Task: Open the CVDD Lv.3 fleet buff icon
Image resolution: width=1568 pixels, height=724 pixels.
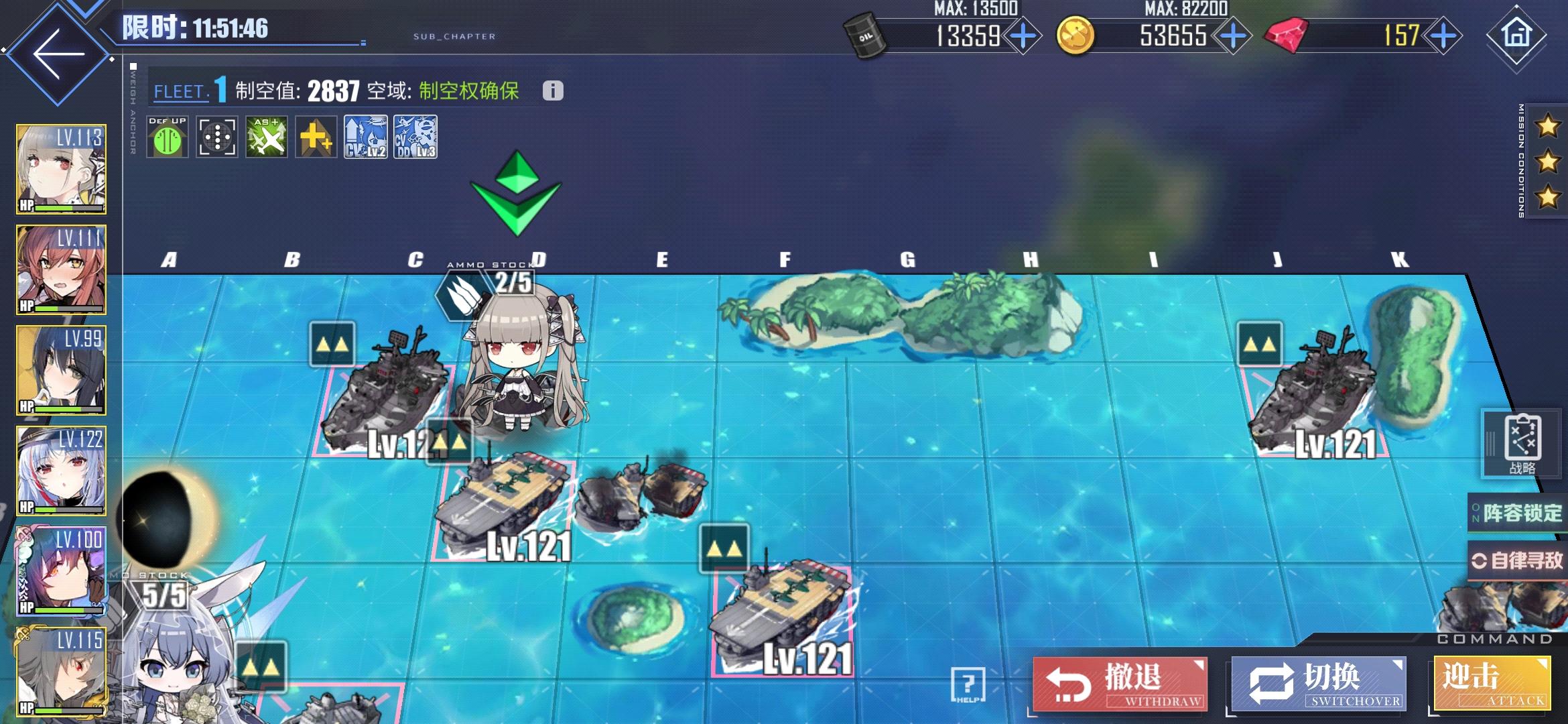Action: coord(415,137)
